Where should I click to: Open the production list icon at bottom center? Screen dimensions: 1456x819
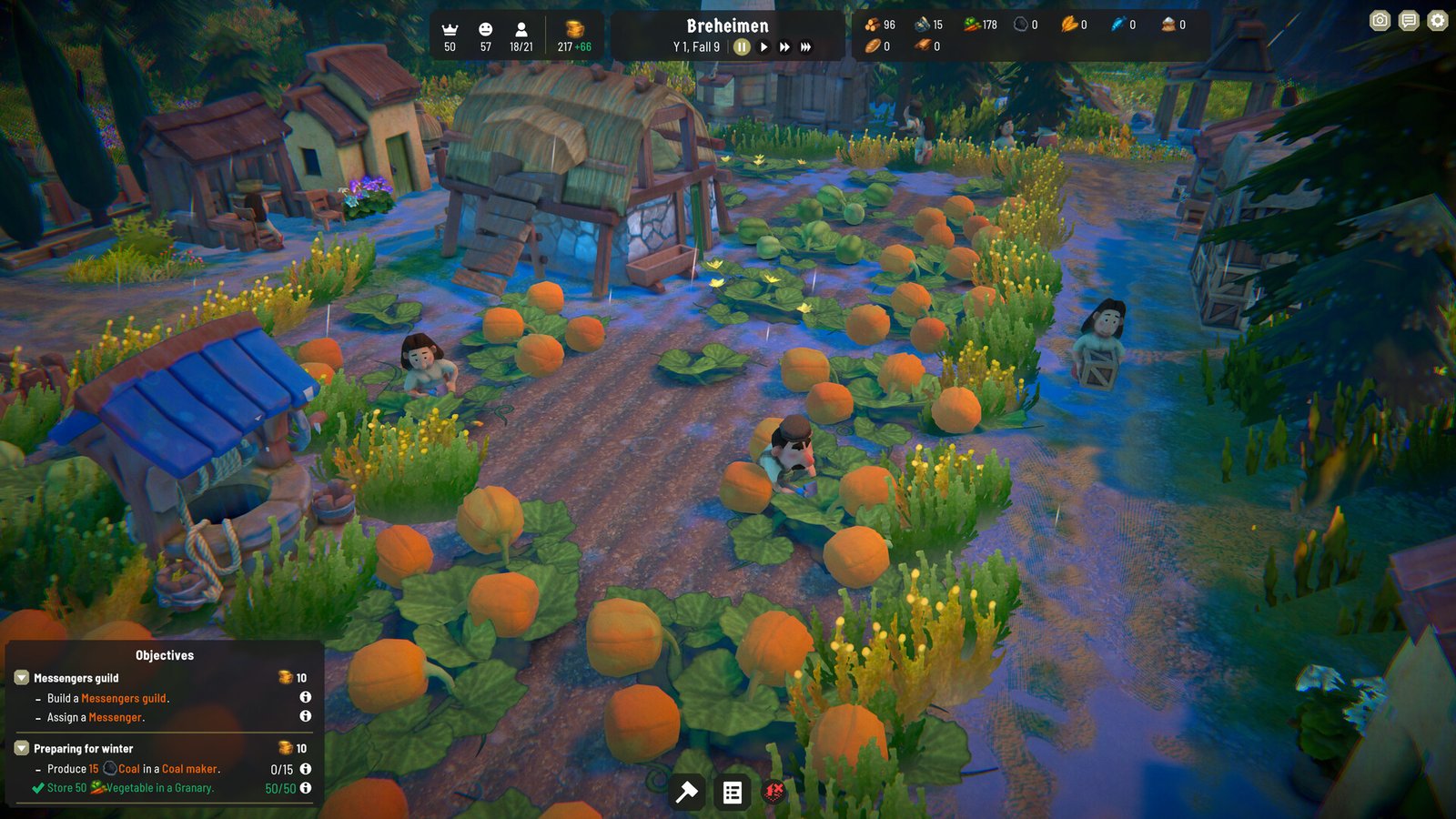click(733, 793)
